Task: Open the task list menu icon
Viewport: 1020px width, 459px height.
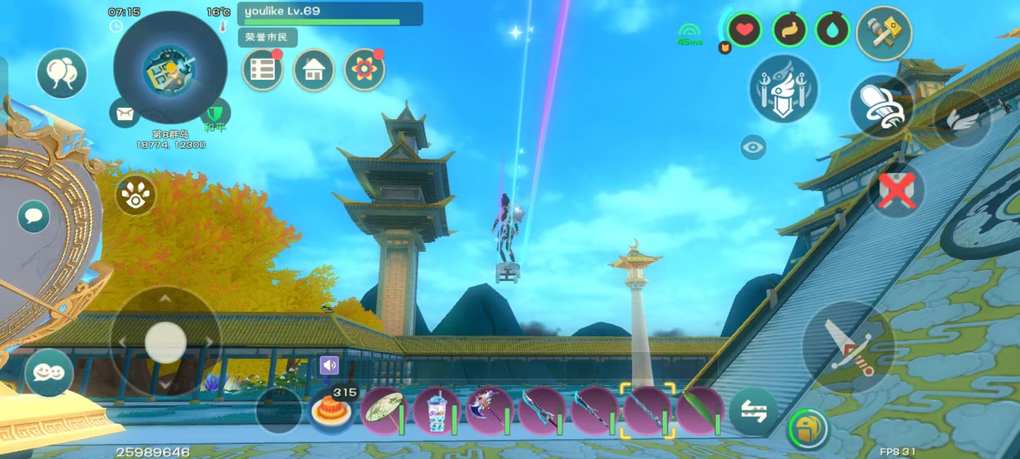Action: (263, 70)
